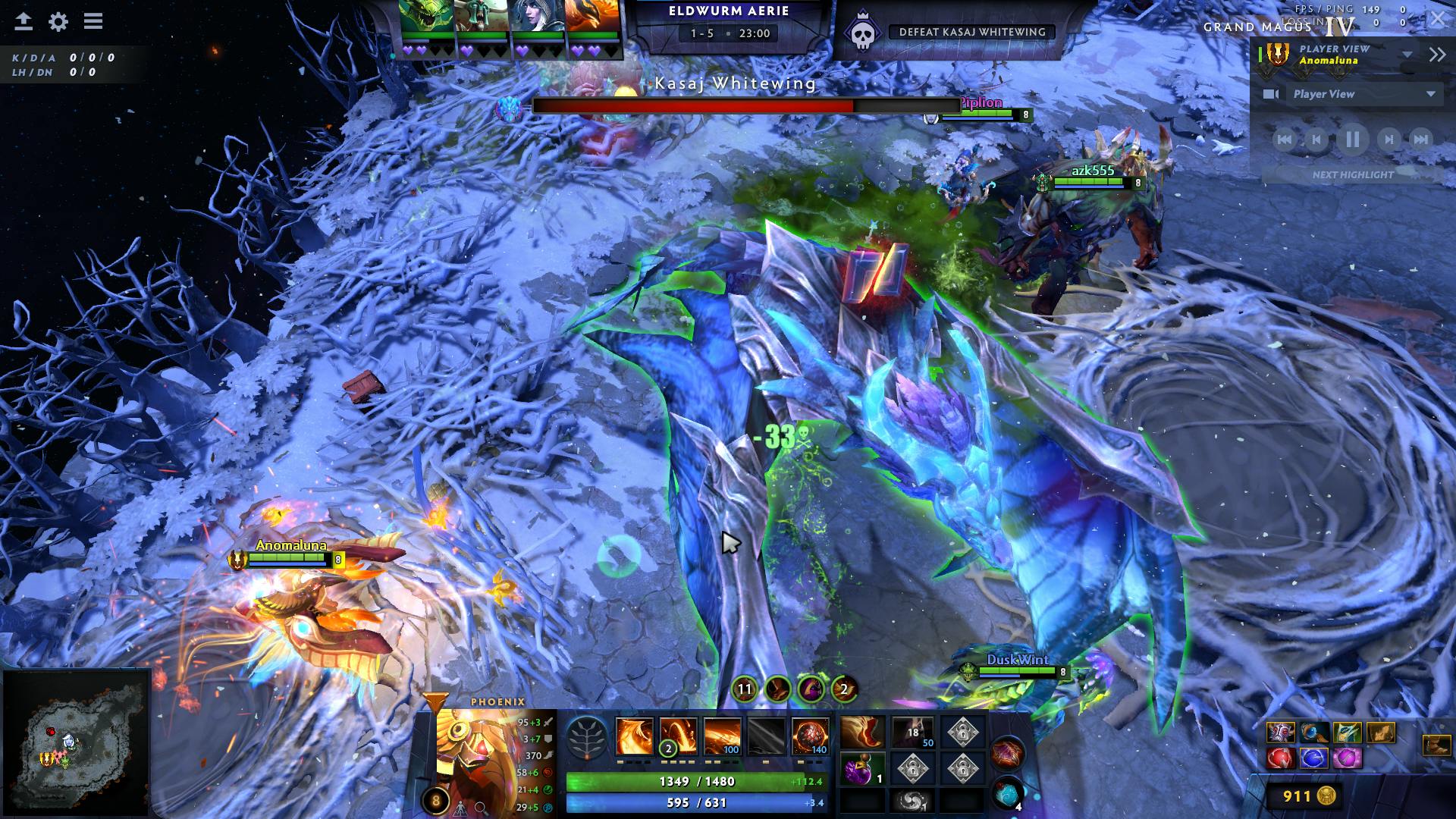Viewport: 1456px width, 819px height.
Task: Cast the Sun Ray ability
Action: (x=722, y=736)
